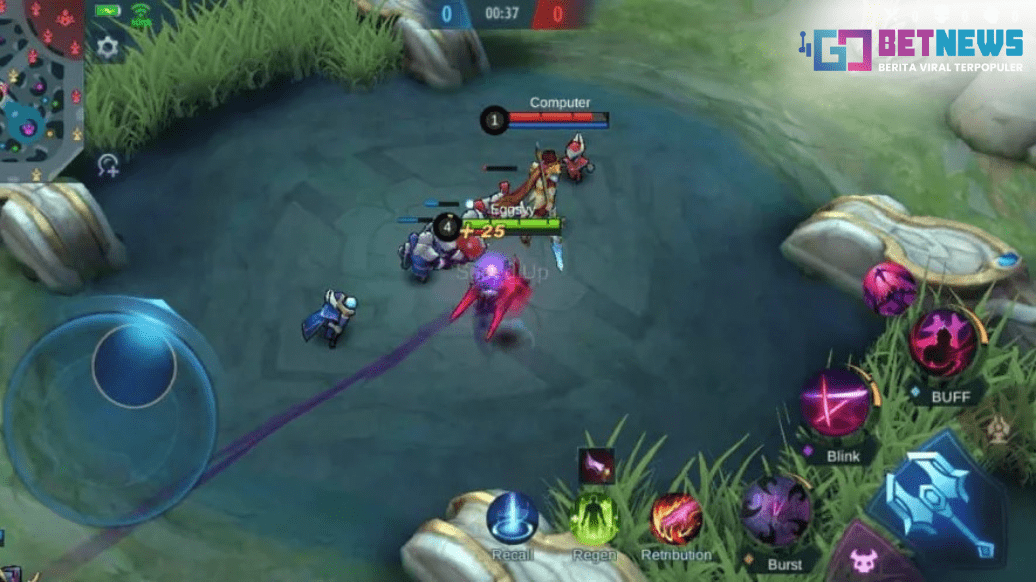This screenshot has height=582, width=1036.
Task: Tap the turret target icon beside BUFF
Action: 997,431
